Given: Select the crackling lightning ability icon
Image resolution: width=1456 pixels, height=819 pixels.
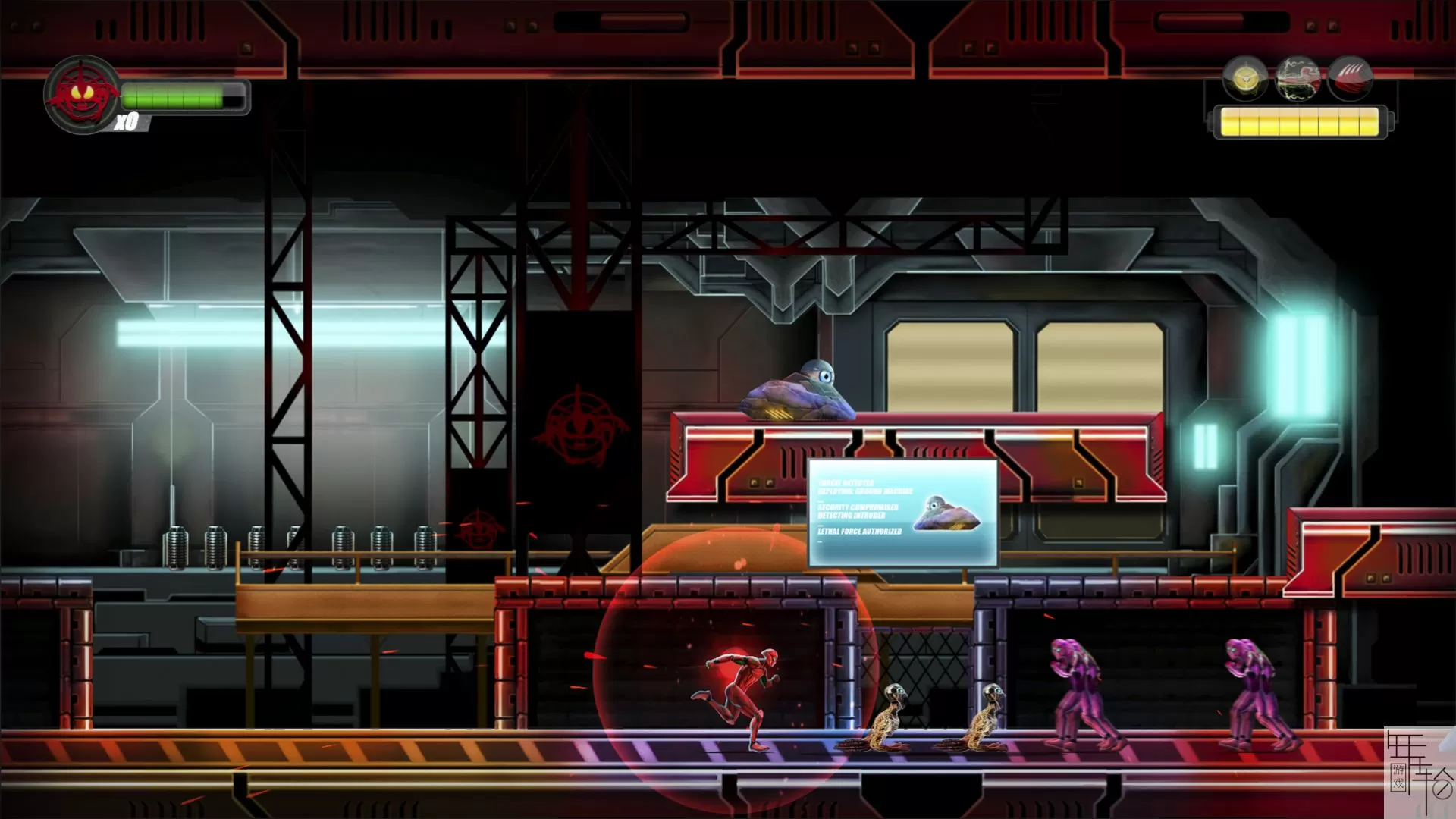Looking at the screenshot, I should point(1298,77).
